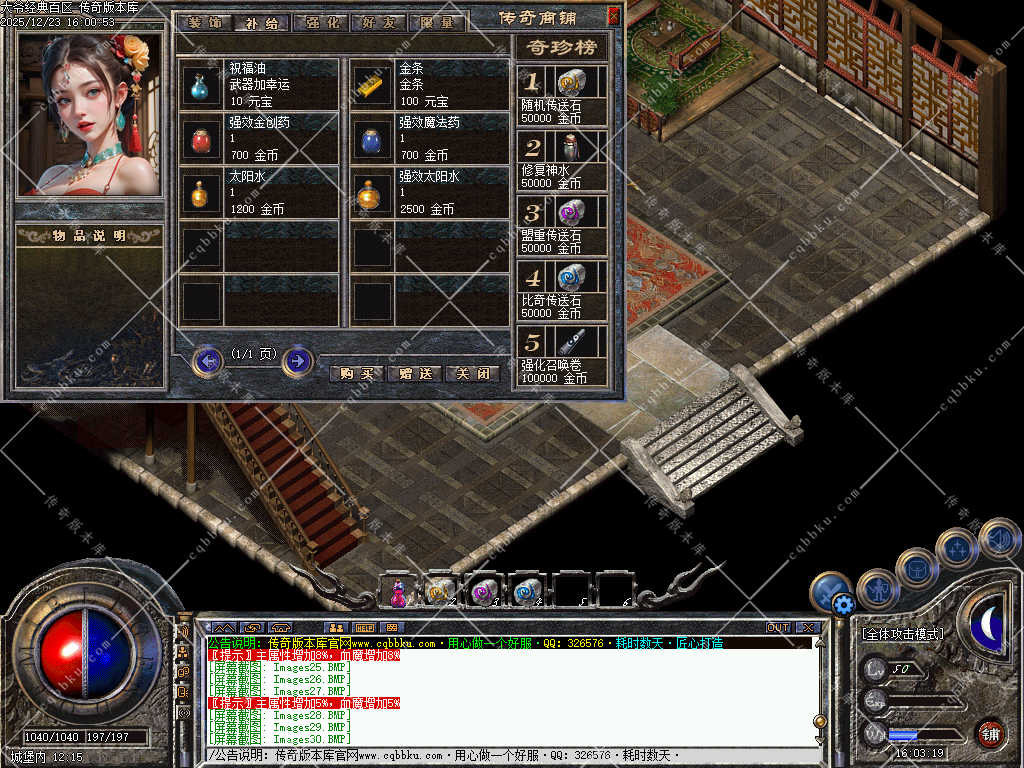
Task: Close the shop with the red X
Action: coord(613,16)
